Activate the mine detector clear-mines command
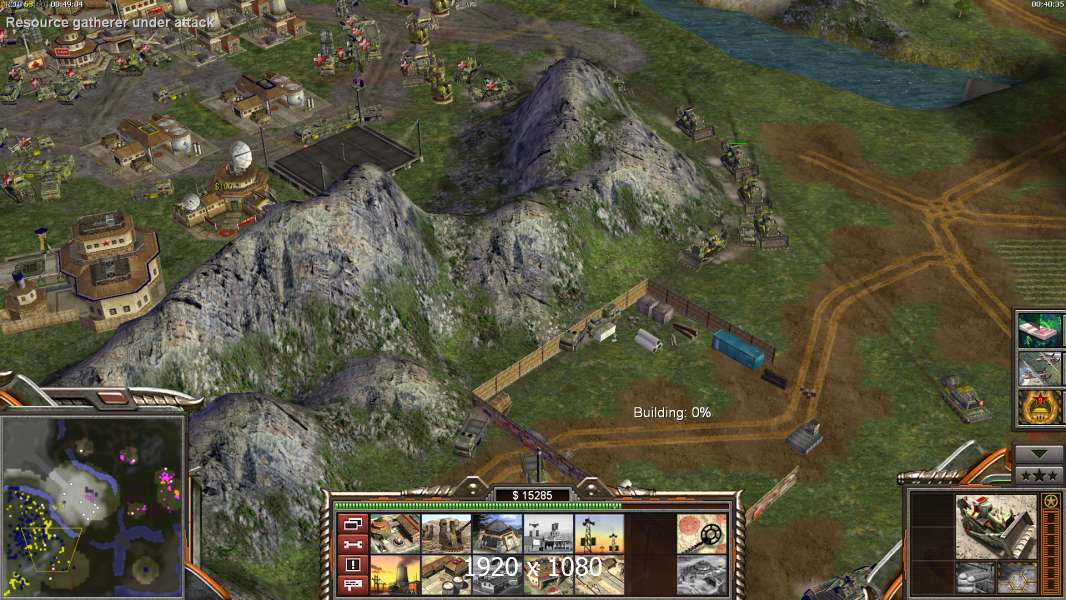 click(701, 534)
